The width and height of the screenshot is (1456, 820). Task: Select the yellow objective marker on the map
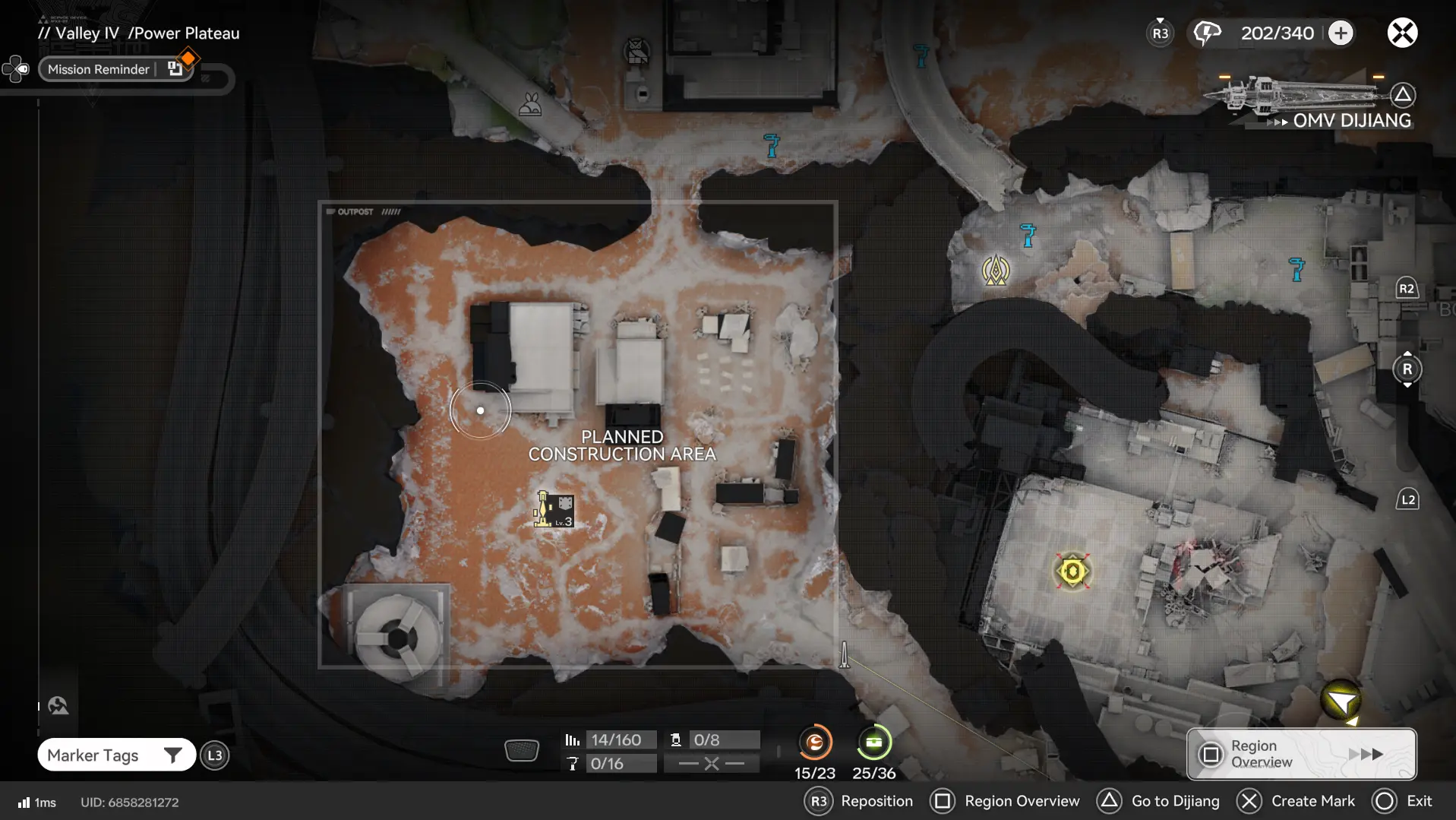click(x=1072, y=571)
